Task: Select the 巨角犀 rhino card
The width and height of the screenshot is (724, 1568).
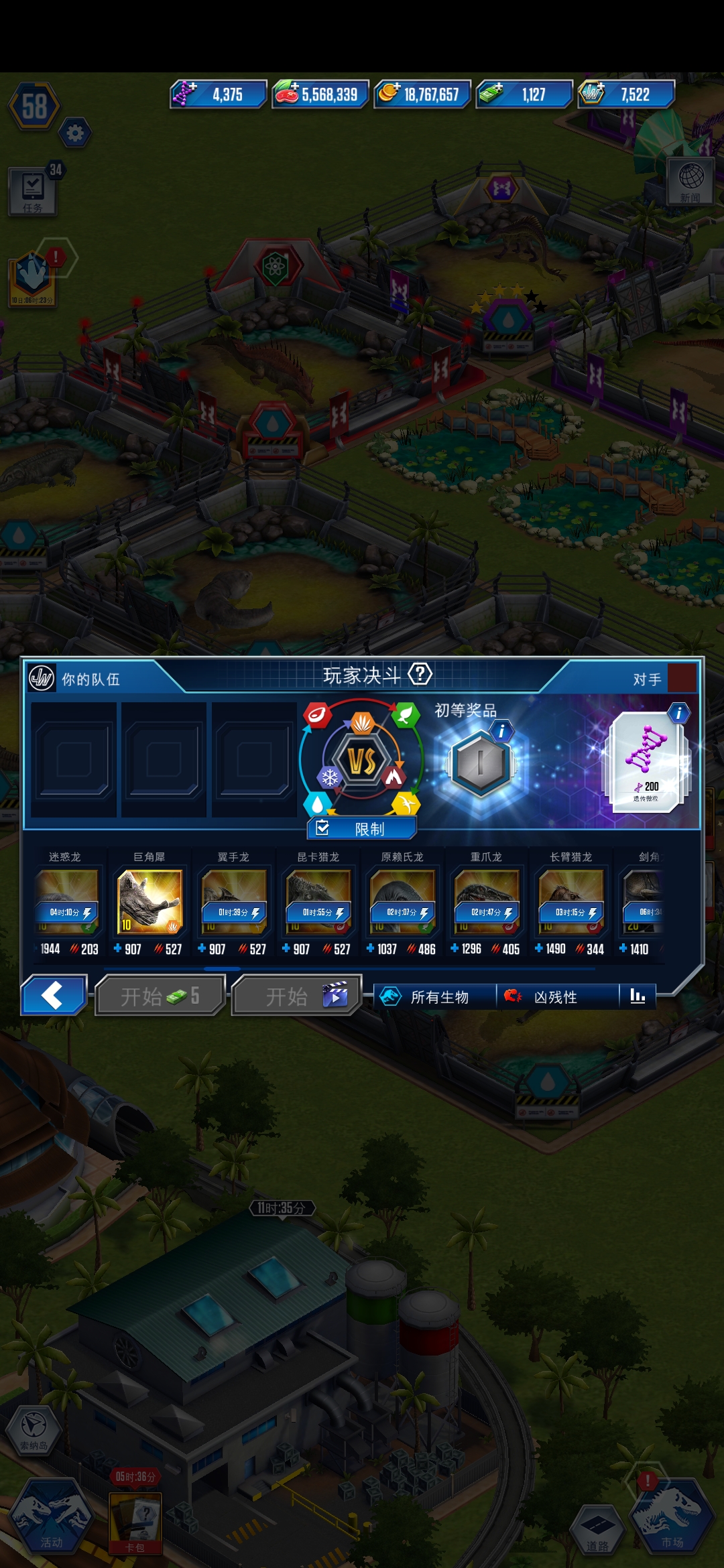Action: (149, 901)
